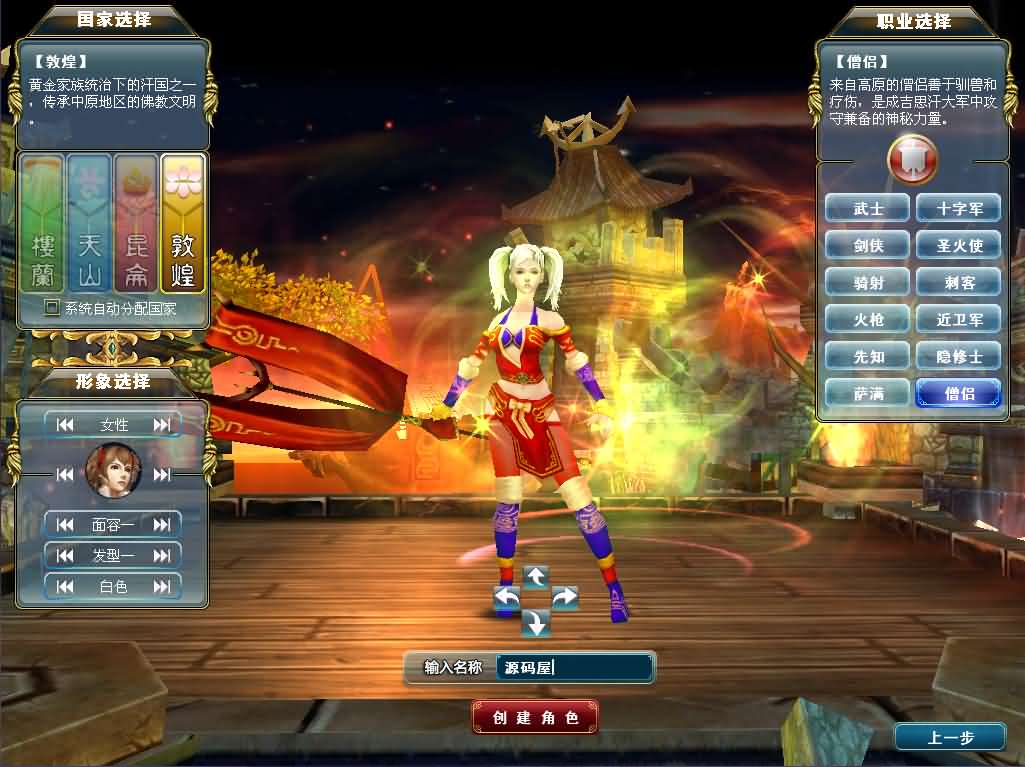Click the 创建角色 create character button
Image resolution: width=1025 pixels, height=767 pixels.
tap(535, 717)
